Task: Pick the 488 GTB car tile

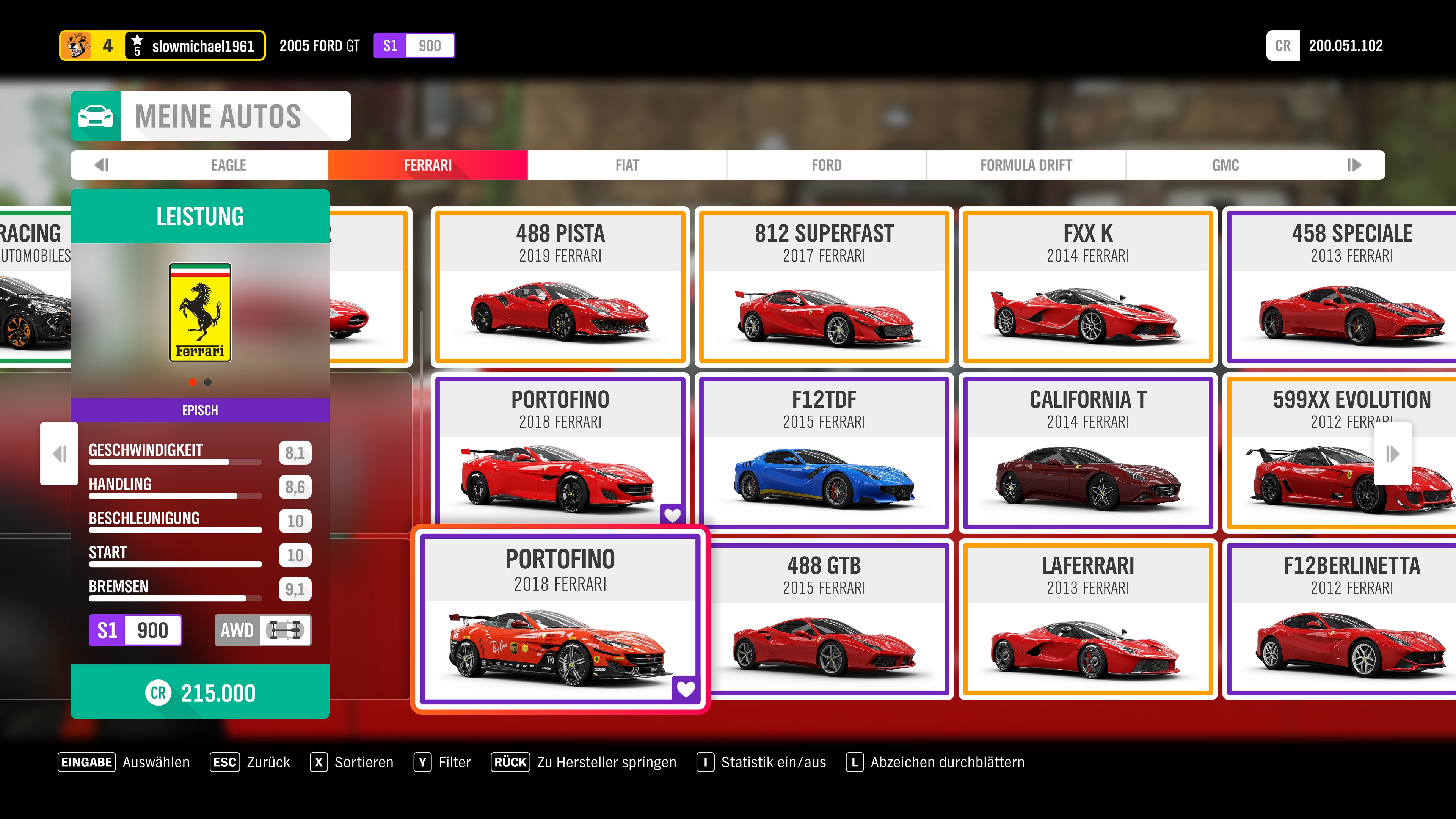Action: click(x=824, y=619)
